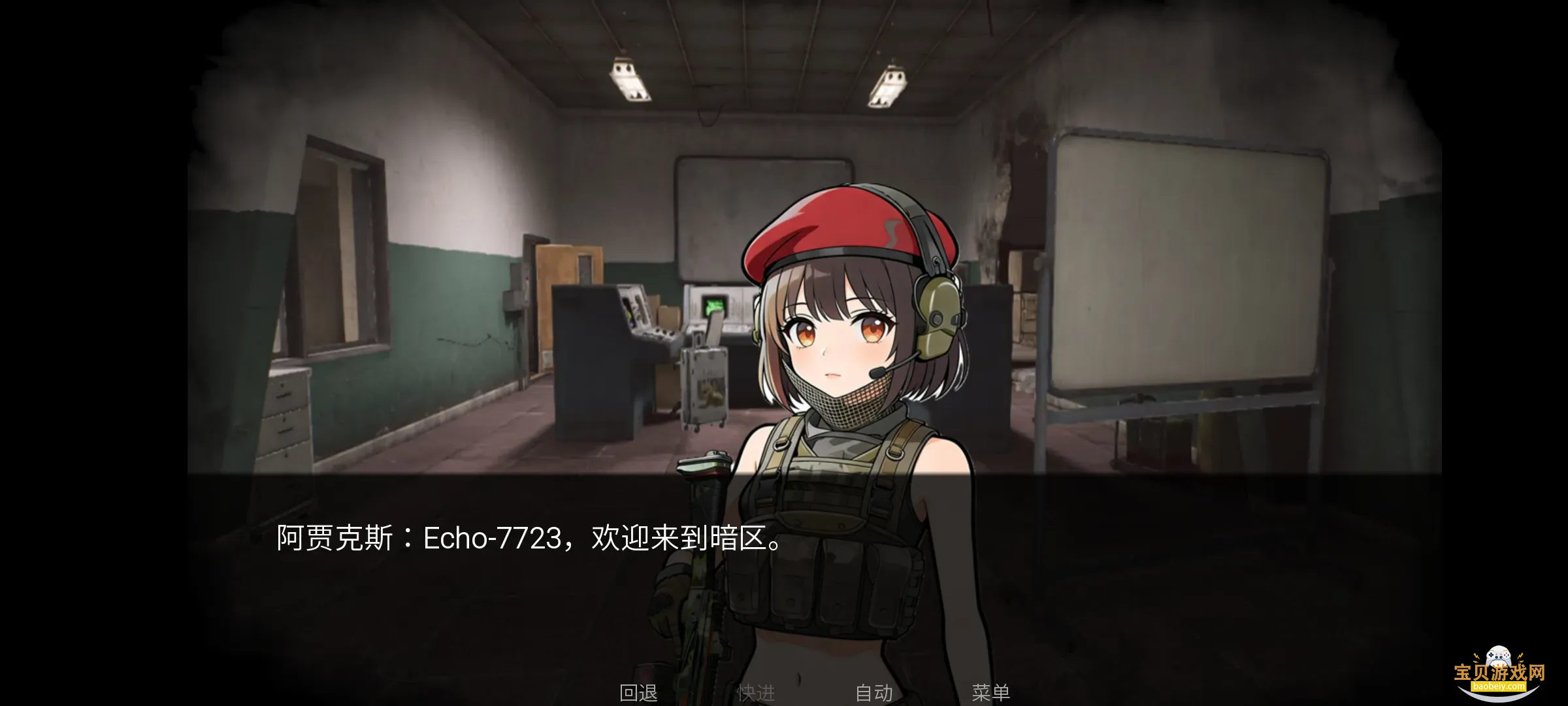Viewport: 1568px width, 706px height.
Task: Advance the 阿贾克斯 dialogue text
Action: click(x=529, y=539)
